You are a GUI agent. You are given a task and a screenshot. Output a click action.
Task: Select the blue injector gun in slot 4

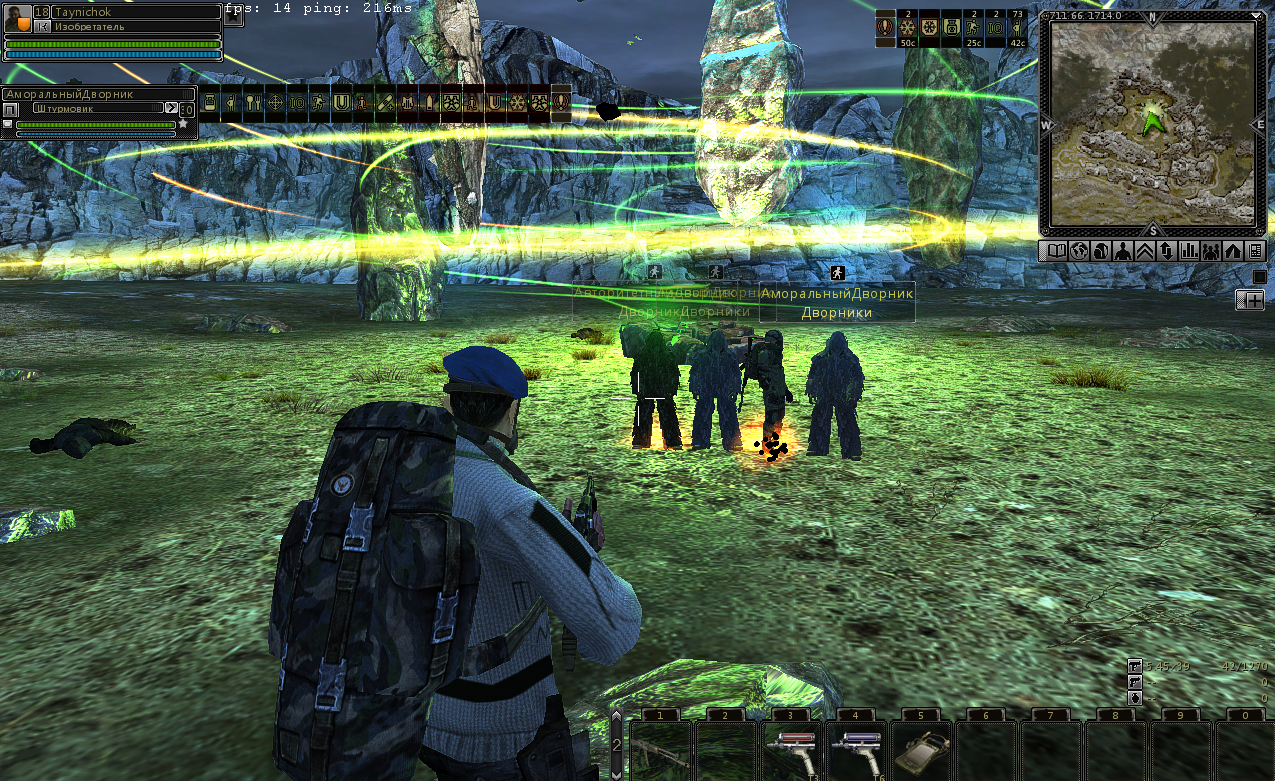click(855, 752)
